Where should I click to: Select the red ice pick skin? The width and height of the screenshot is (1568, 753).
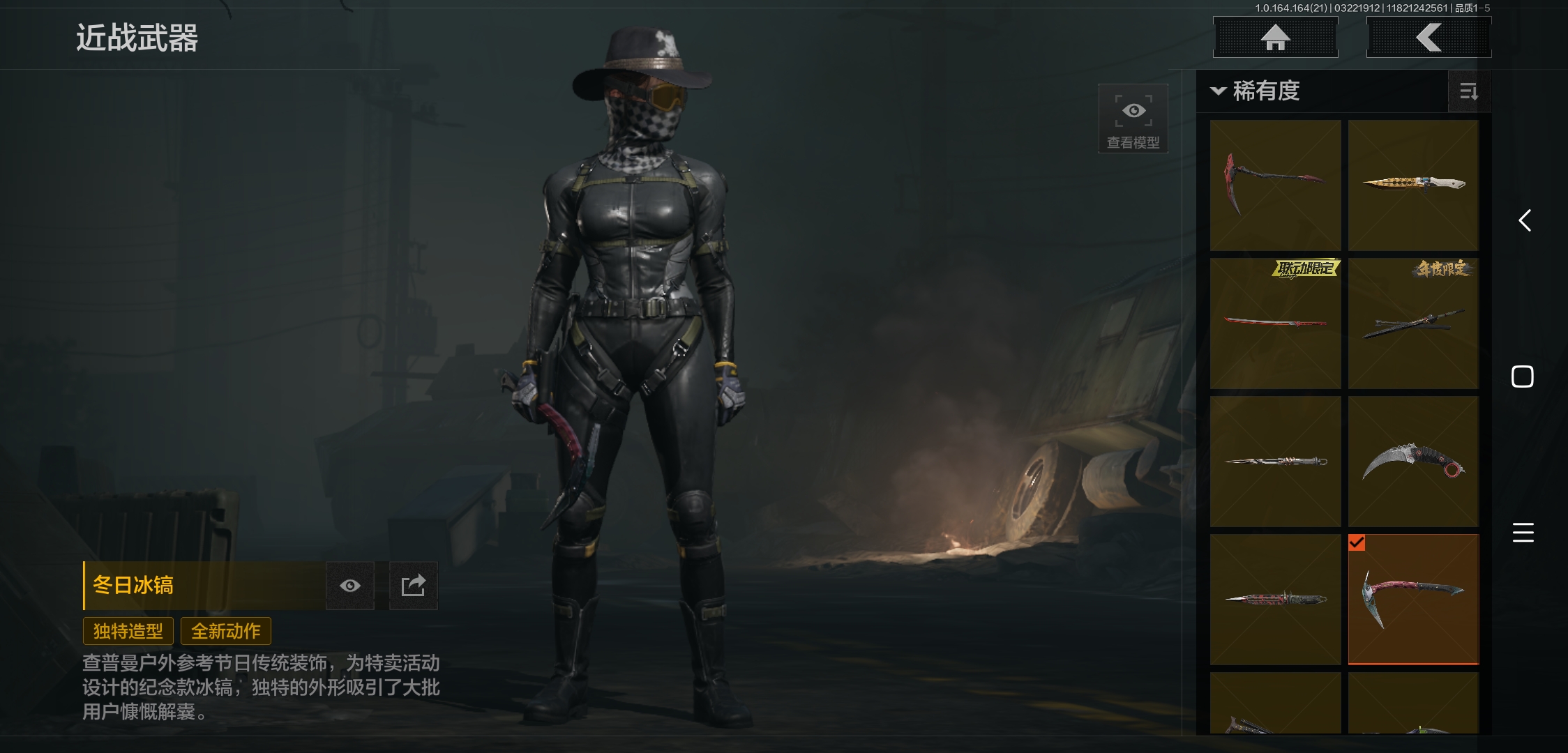1275,185
